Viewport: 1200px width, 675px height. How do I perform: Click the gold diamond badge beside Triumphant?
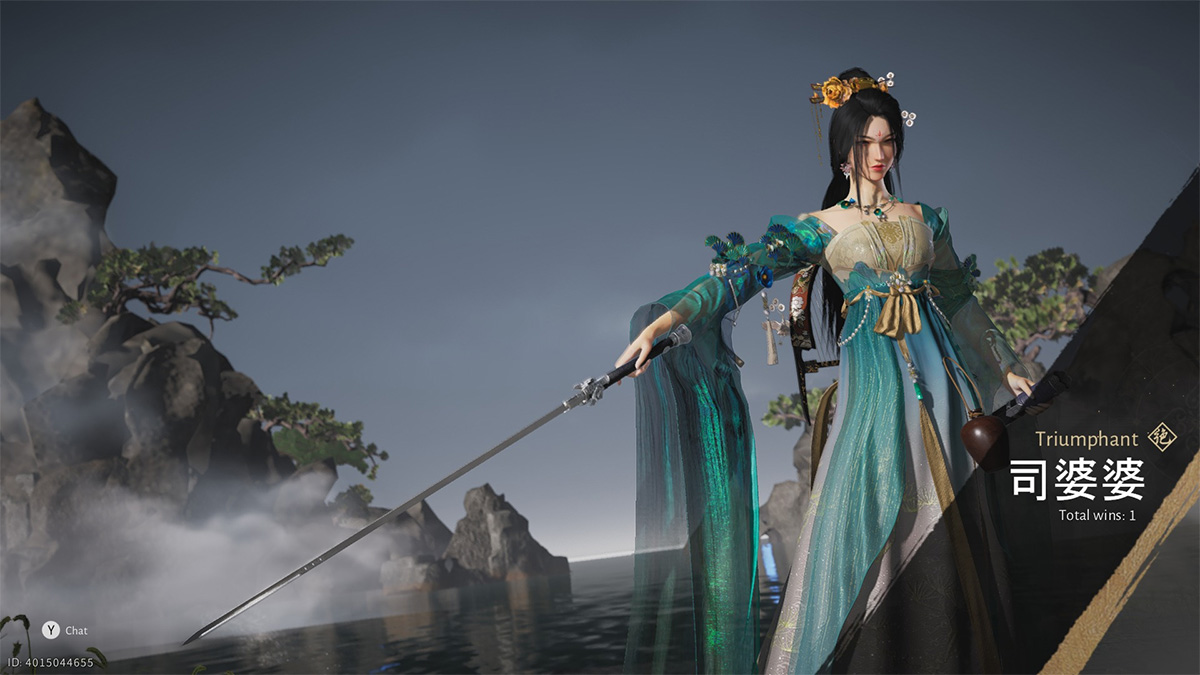[x=1162, y=437]
